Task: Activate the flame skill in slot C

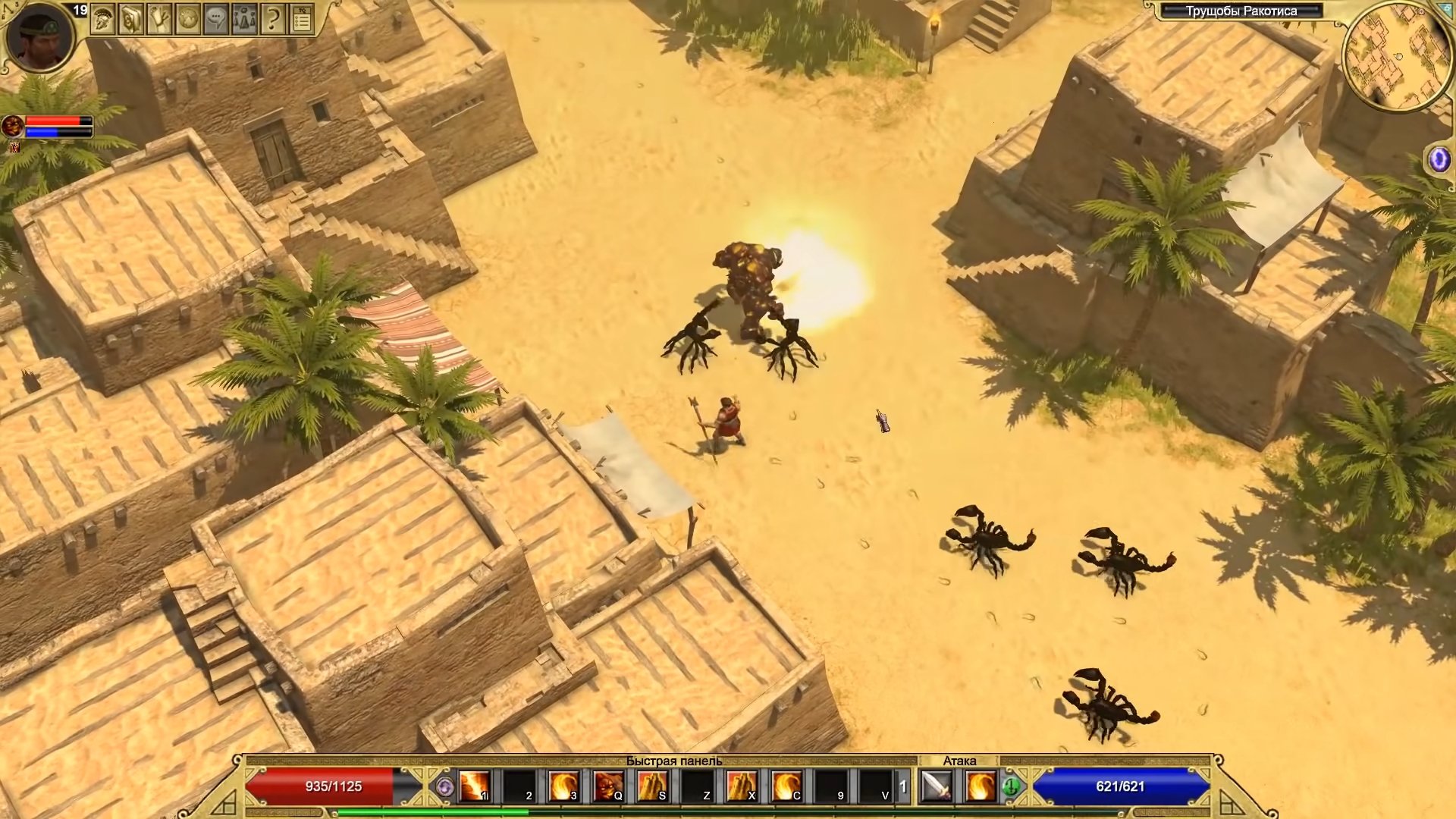Action: [x=786, y=786]
